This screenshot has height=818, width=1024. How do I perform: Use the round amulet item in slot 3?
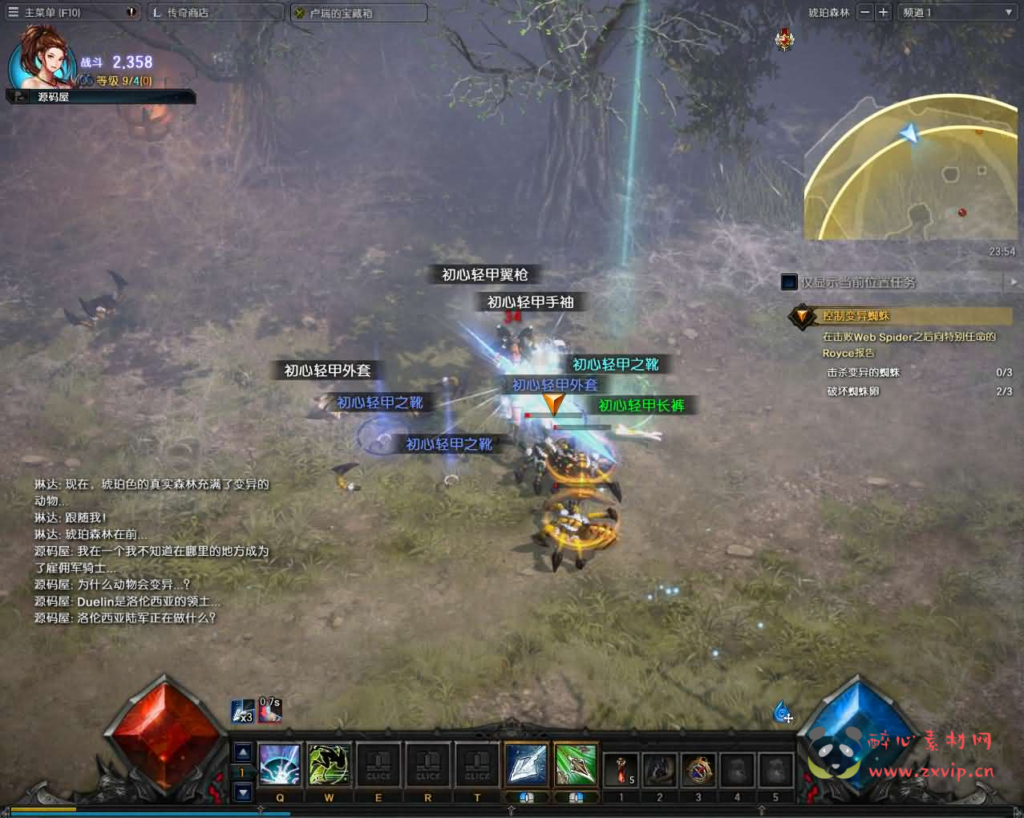698,769
